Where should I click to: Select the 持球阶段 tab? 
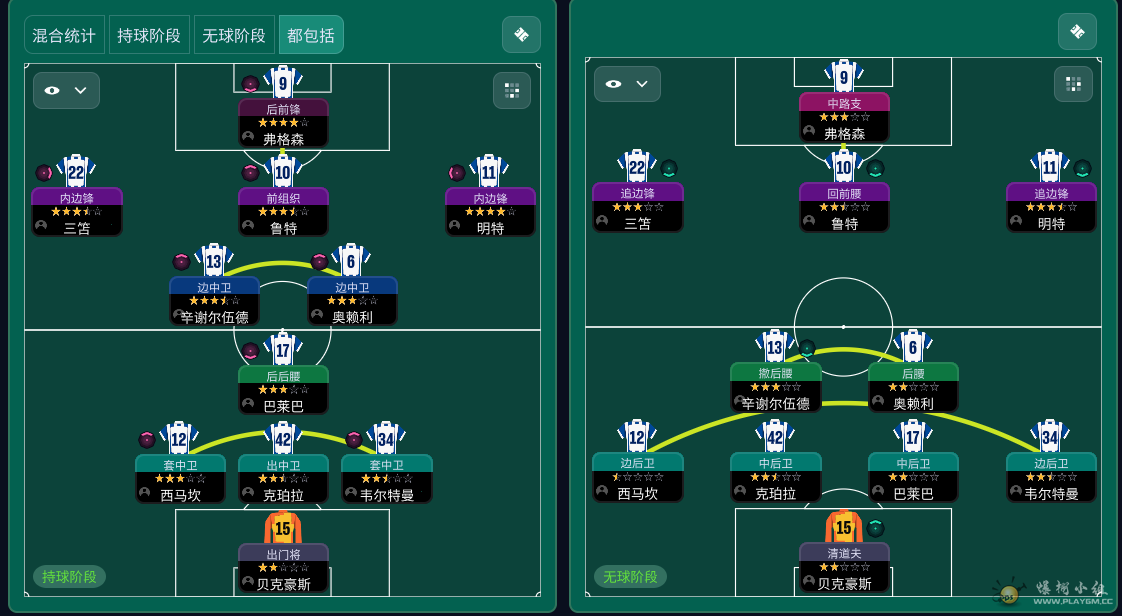click(x=149, y=35)
